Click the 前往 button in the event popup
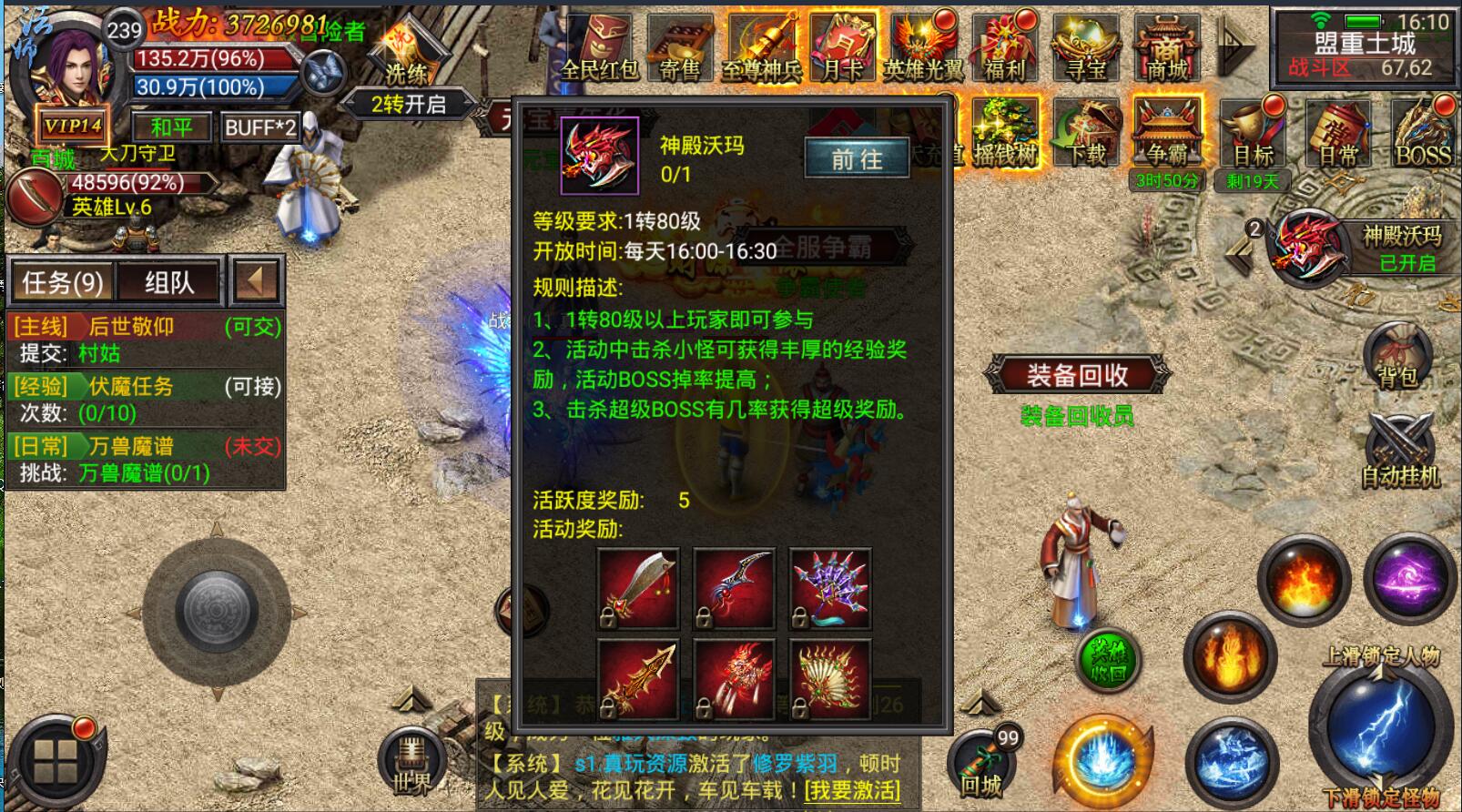1462x812 pixels. pos(857,159)
